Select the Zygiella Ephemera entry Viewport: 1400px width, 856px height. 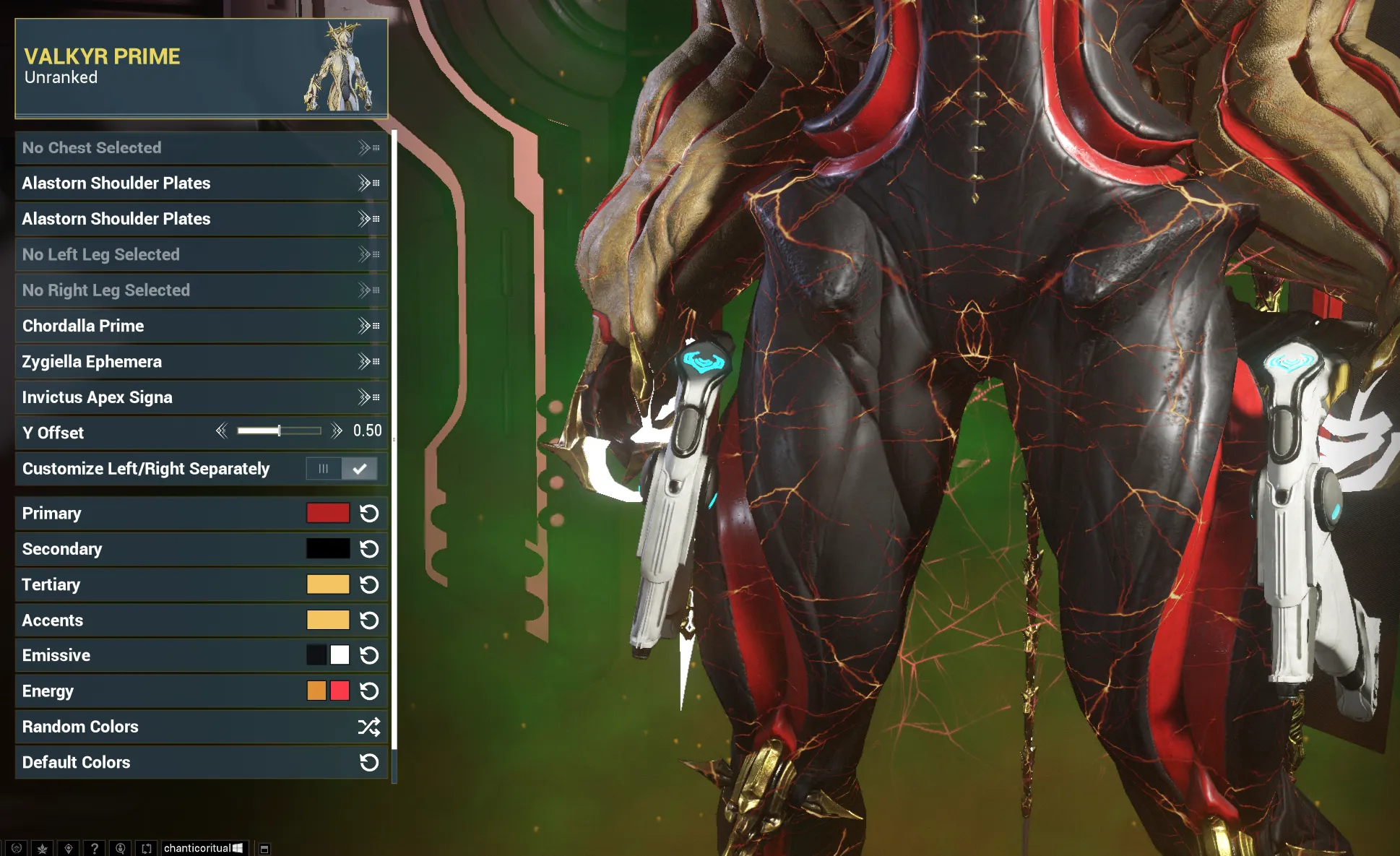point(201,362)
